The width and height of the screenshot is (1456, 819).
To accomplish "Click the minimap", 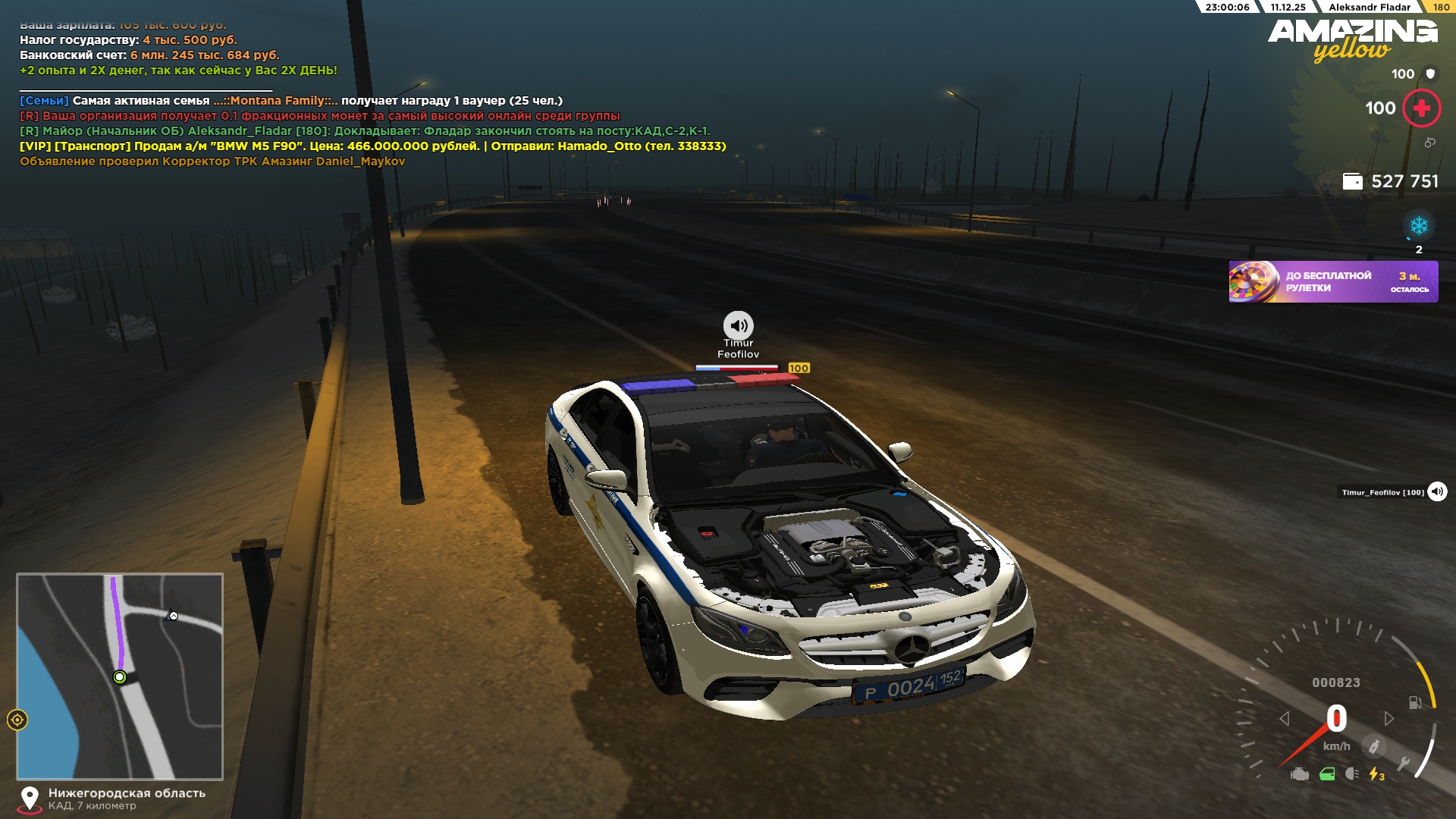I will coord(120,676).
